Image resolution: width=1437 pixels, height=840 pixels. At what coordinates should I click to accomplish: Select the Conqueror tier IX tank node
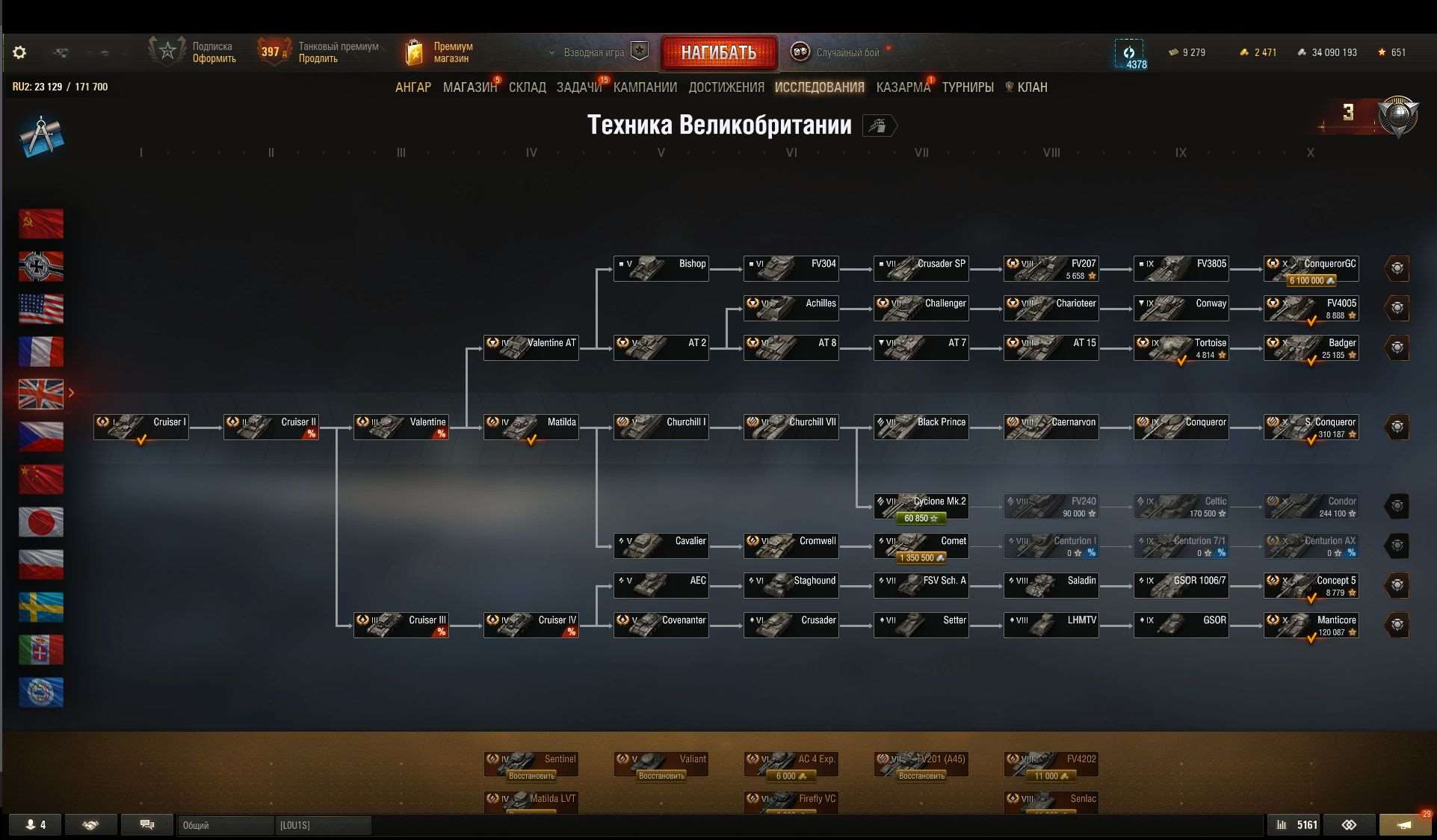[1181, 427]
